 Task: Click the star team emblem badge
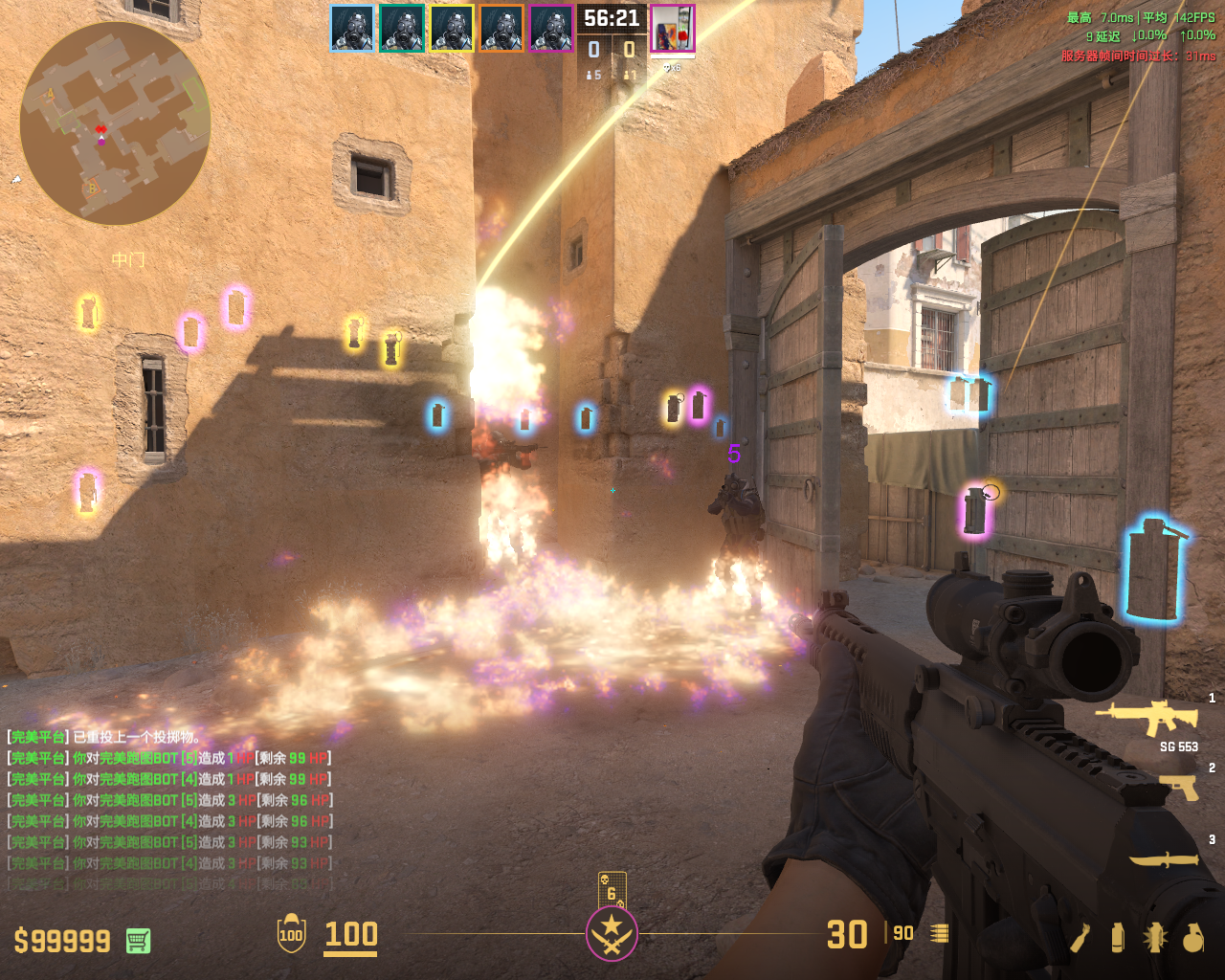click(612, 934)
